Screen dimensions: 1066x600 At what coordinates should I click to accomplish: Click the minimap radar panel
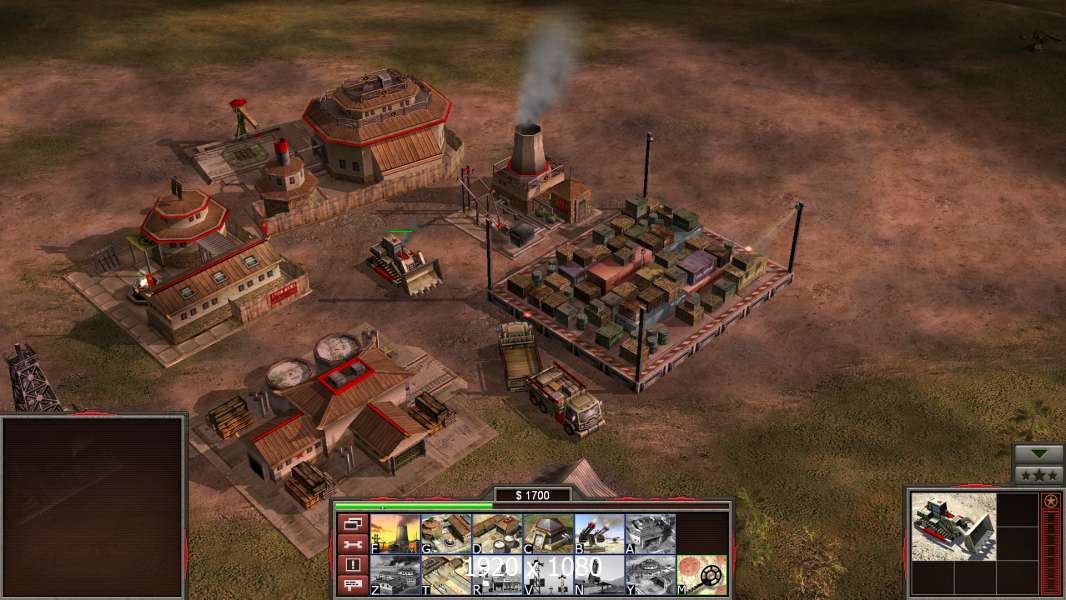point(93,506)
